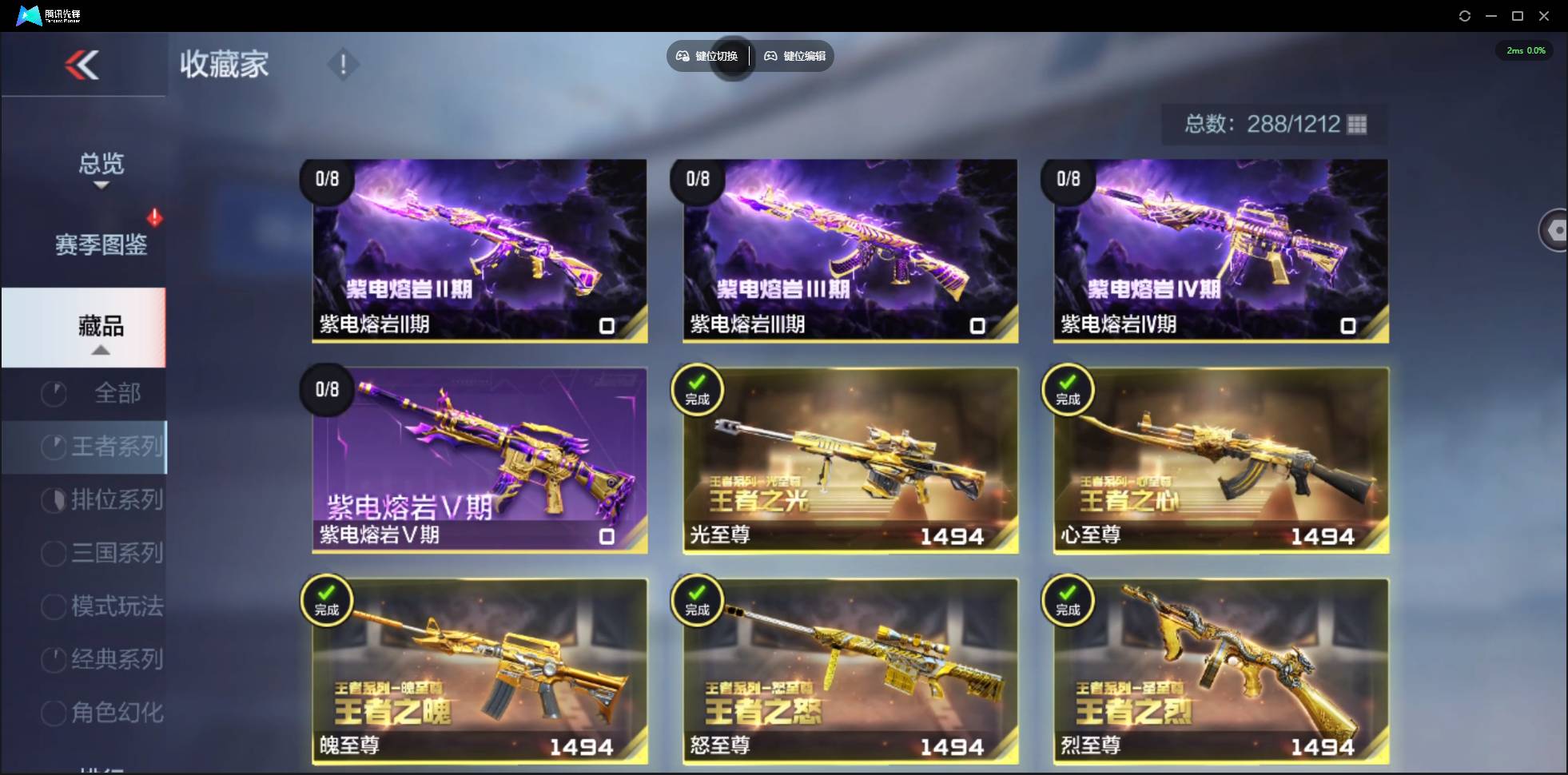Select the 全部 collection filter
Image resolution: width=1568 pixels, height=775 pixels.
click(120, 393)
